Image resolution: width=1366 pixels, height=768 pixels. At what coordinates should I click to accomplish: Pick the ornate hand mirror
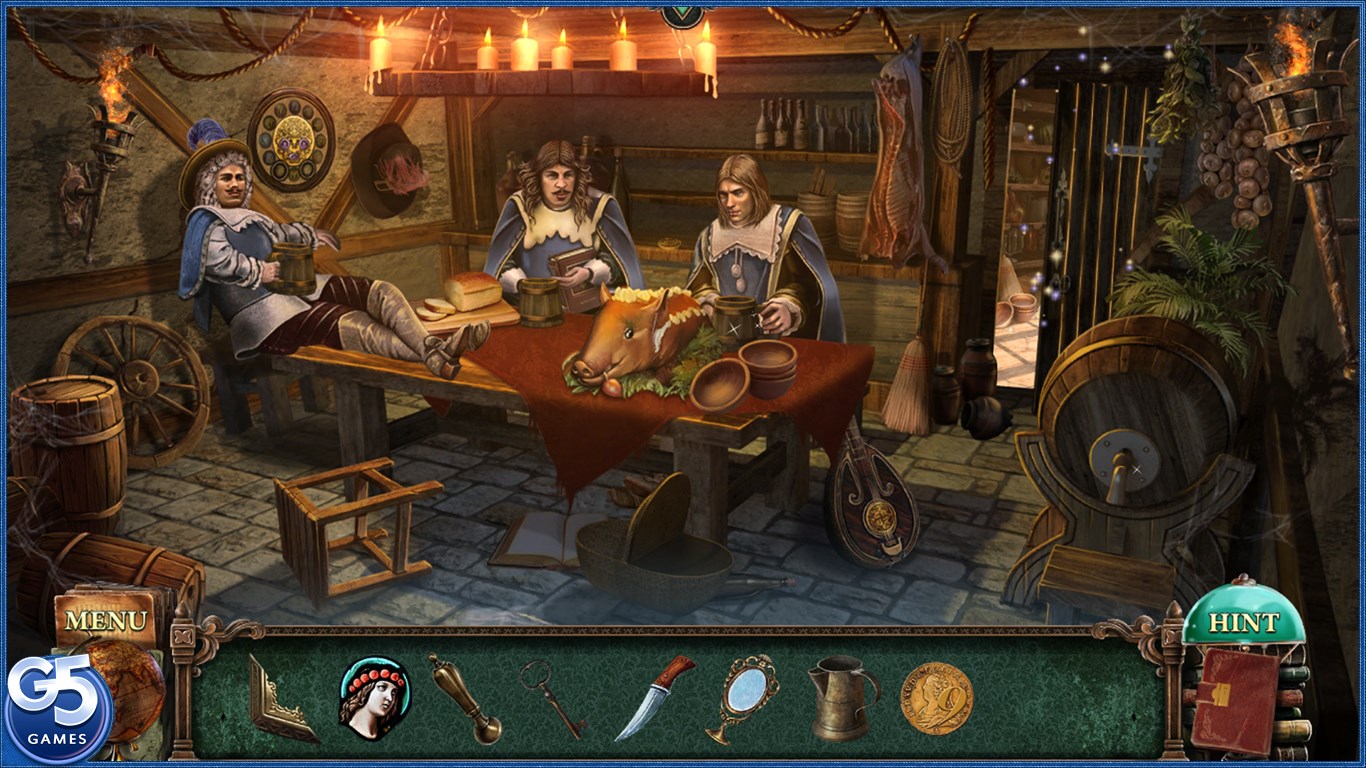tap(743, 697)
